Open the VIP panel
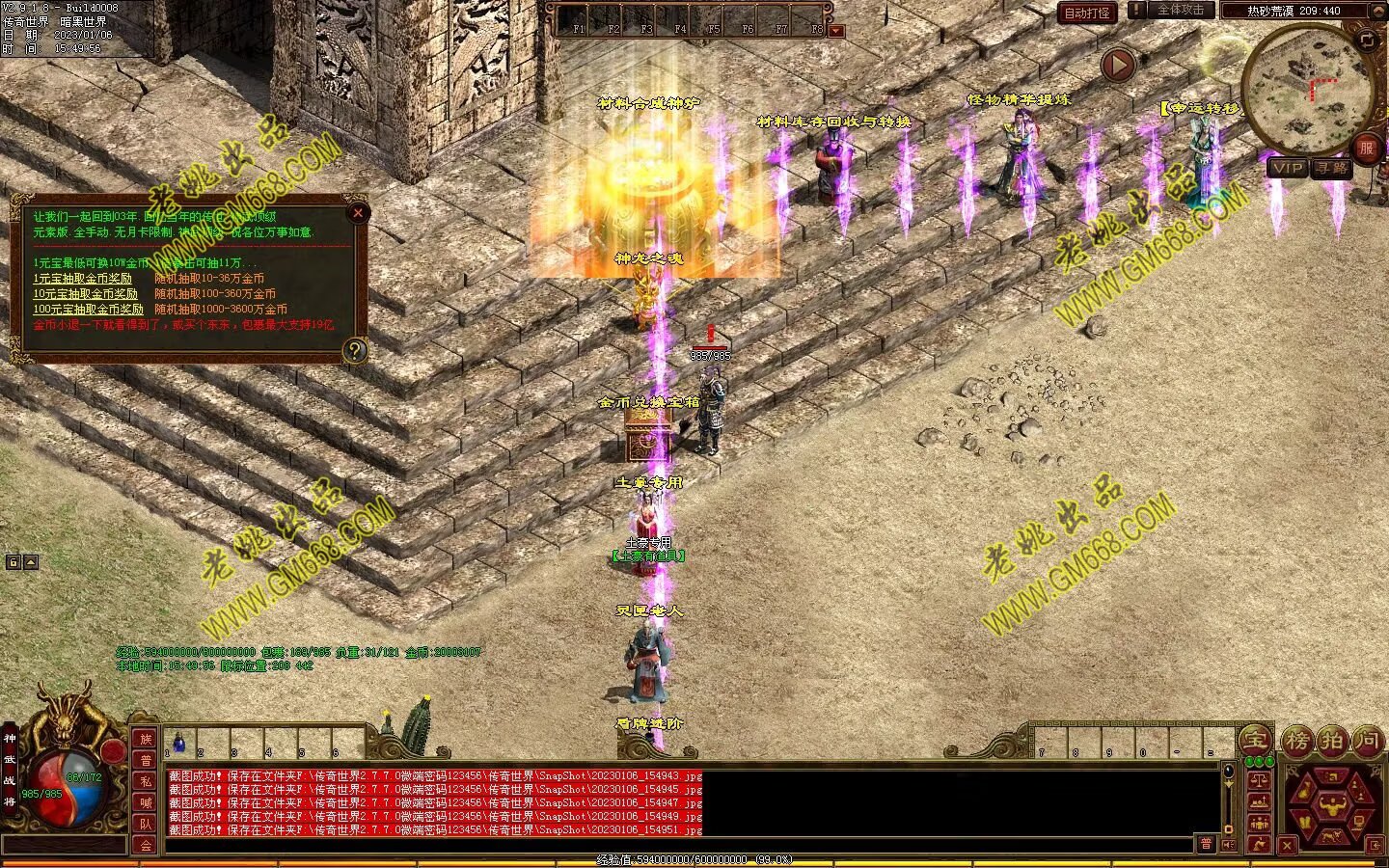The width and height of the screenshot is (1389, 868). click(1288, 168)
